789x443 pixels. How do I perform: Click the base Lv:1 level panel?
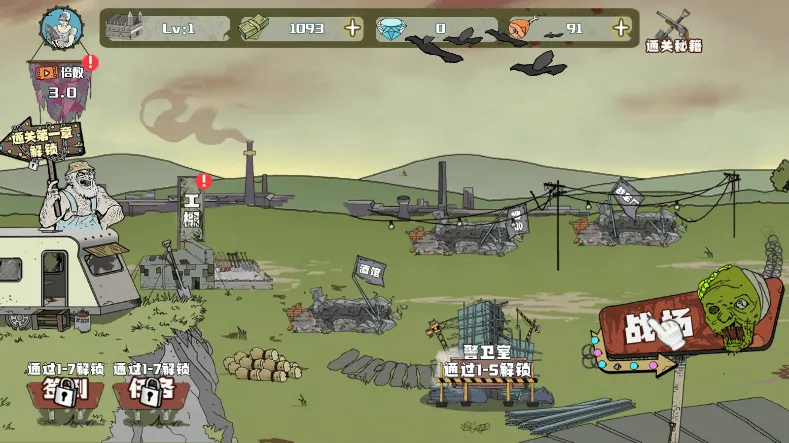(166, 28)
